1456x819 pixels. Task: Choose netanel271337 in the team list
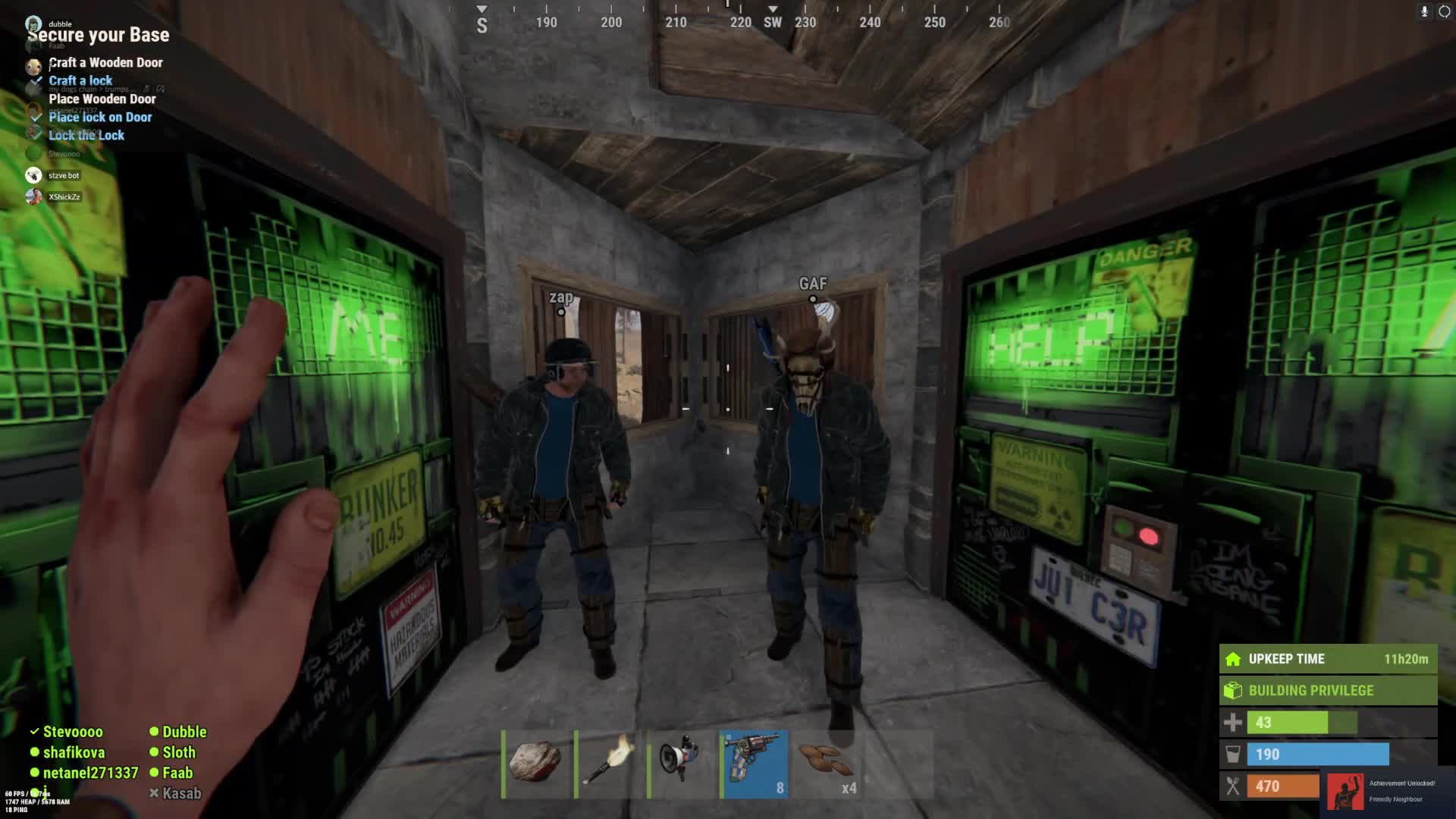click(x=90, y=773)
